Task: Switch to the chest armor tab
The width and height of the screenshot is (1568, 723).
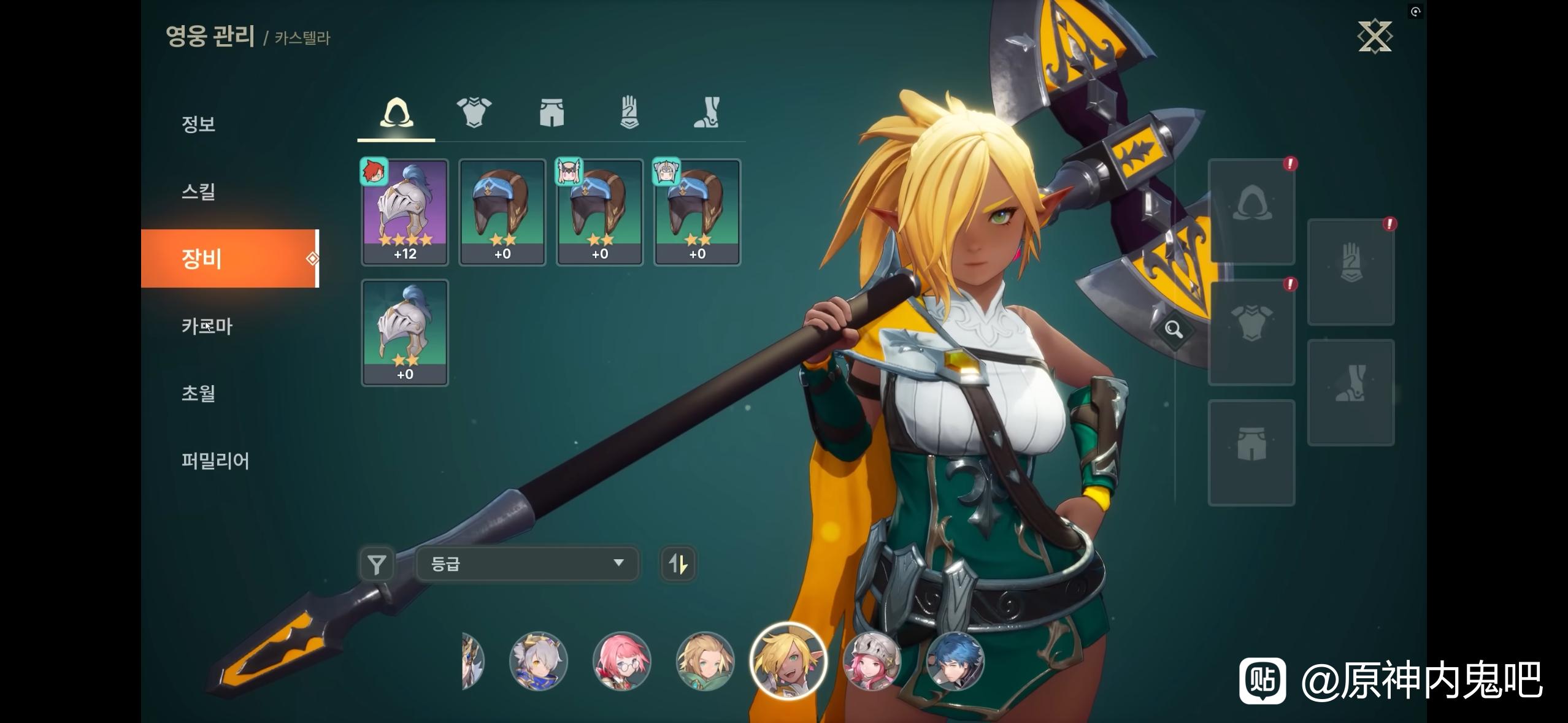Action: [x=474, y=113]
